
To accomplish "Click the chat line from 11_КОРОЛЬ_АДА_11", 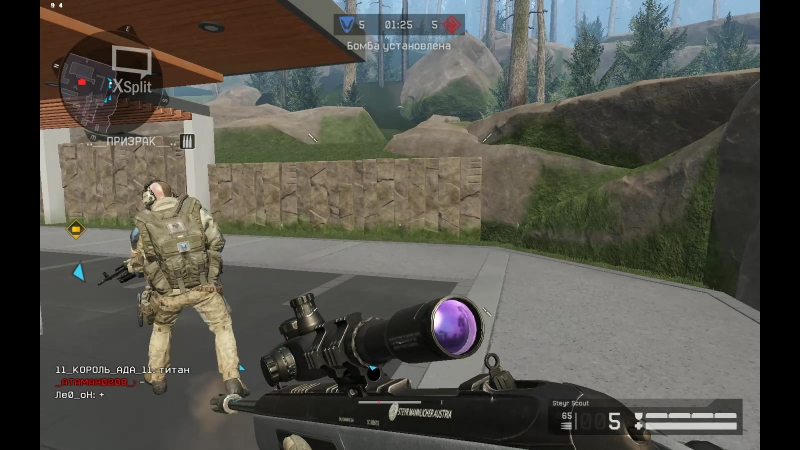I will click(122, 370).
